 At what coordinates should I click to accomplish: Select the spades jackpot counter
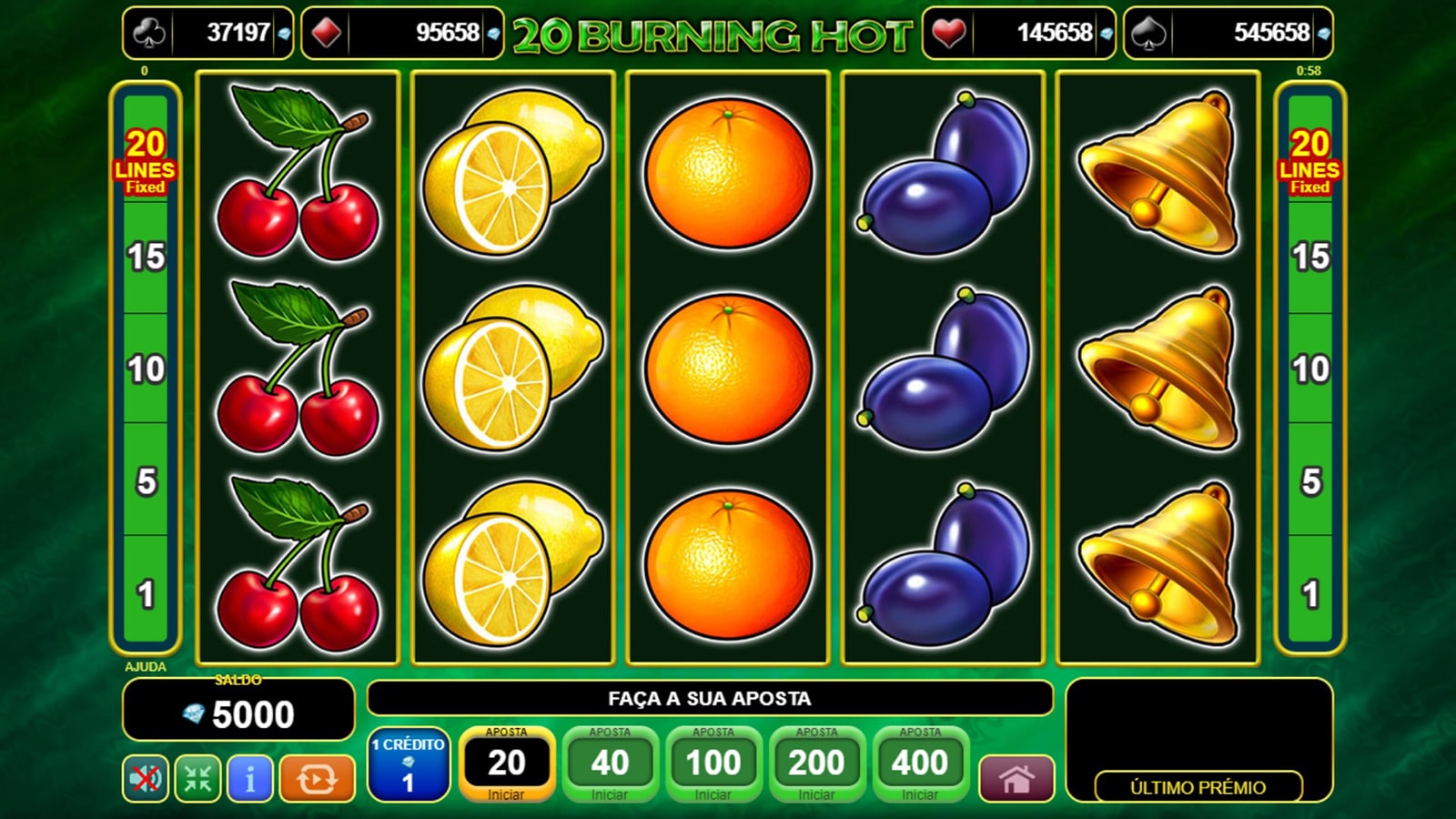[x=1228, y=34]
